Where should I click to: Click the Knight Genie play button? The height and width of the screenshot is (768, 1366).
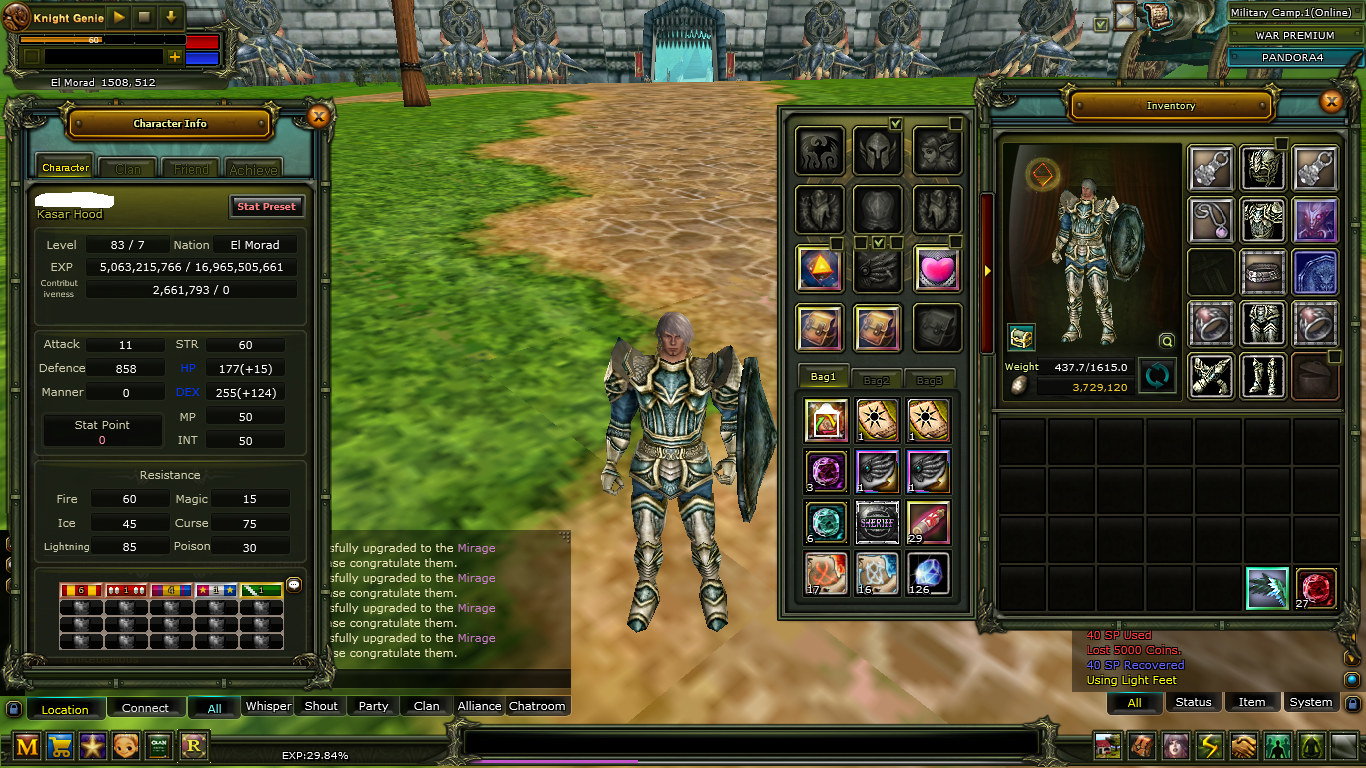pos(118,17)
